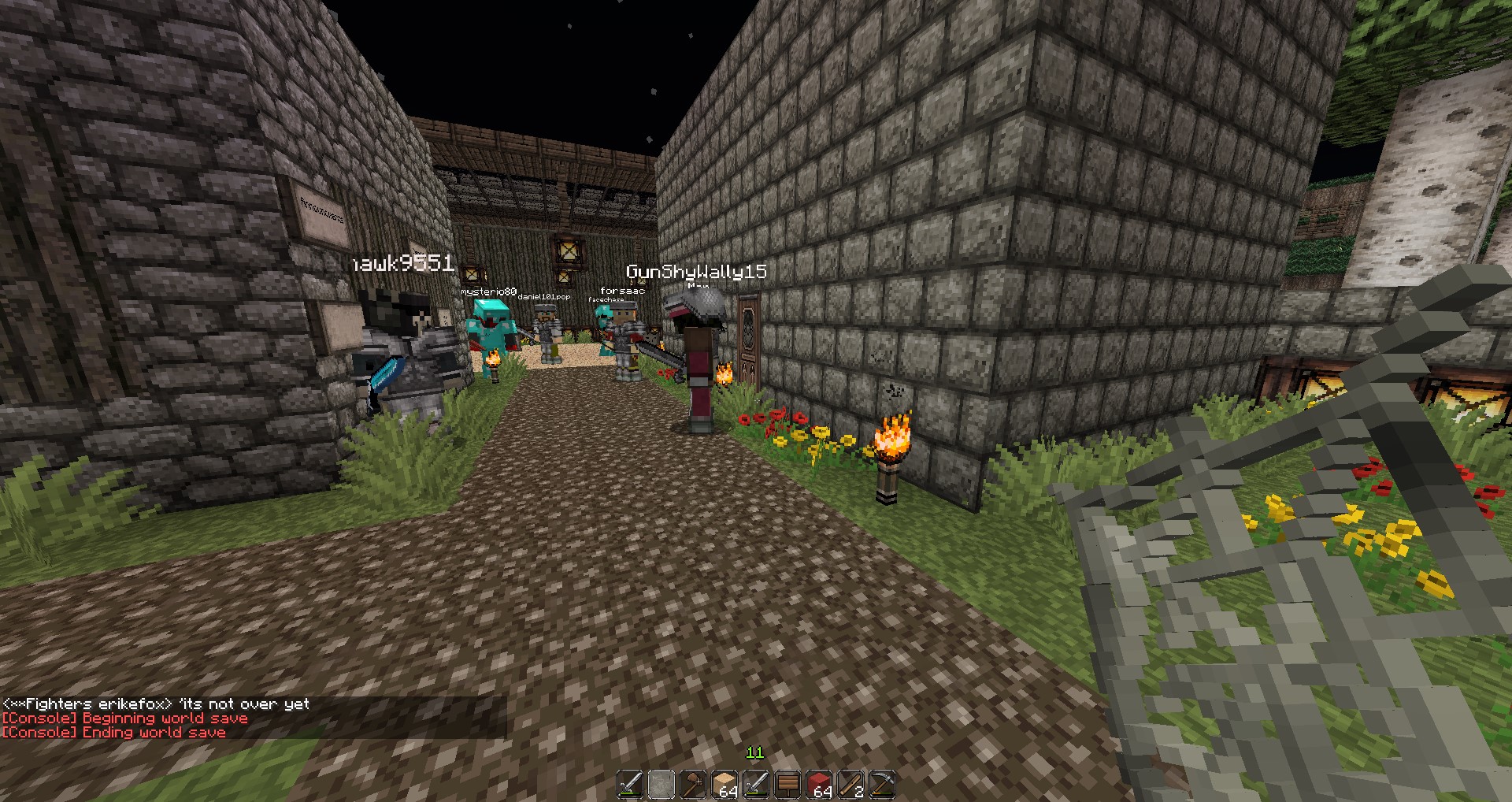The width and height of the screenshot is (1512, 802).
Task: Pick the red wool block stack
Action: tap(819, 785)
